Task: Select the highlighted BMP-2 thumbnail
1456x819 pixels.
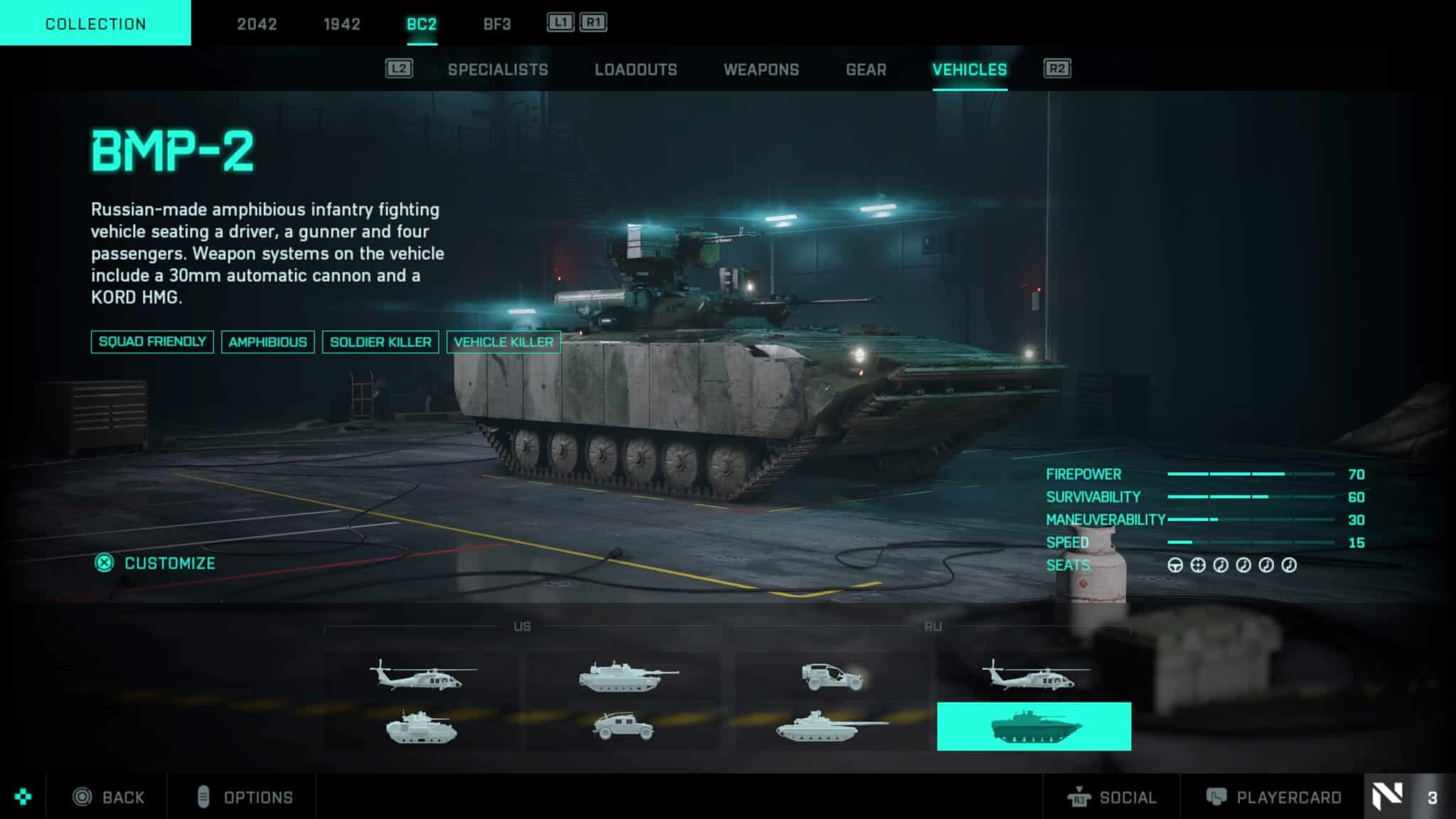Action: [1035, 725]
